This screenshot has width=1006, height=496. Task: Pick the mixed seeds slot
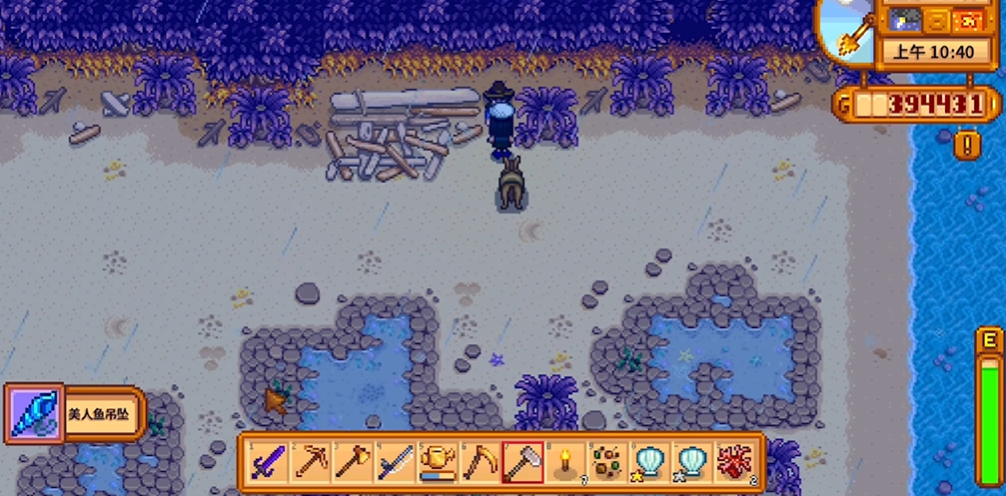[x=607, y=462]
